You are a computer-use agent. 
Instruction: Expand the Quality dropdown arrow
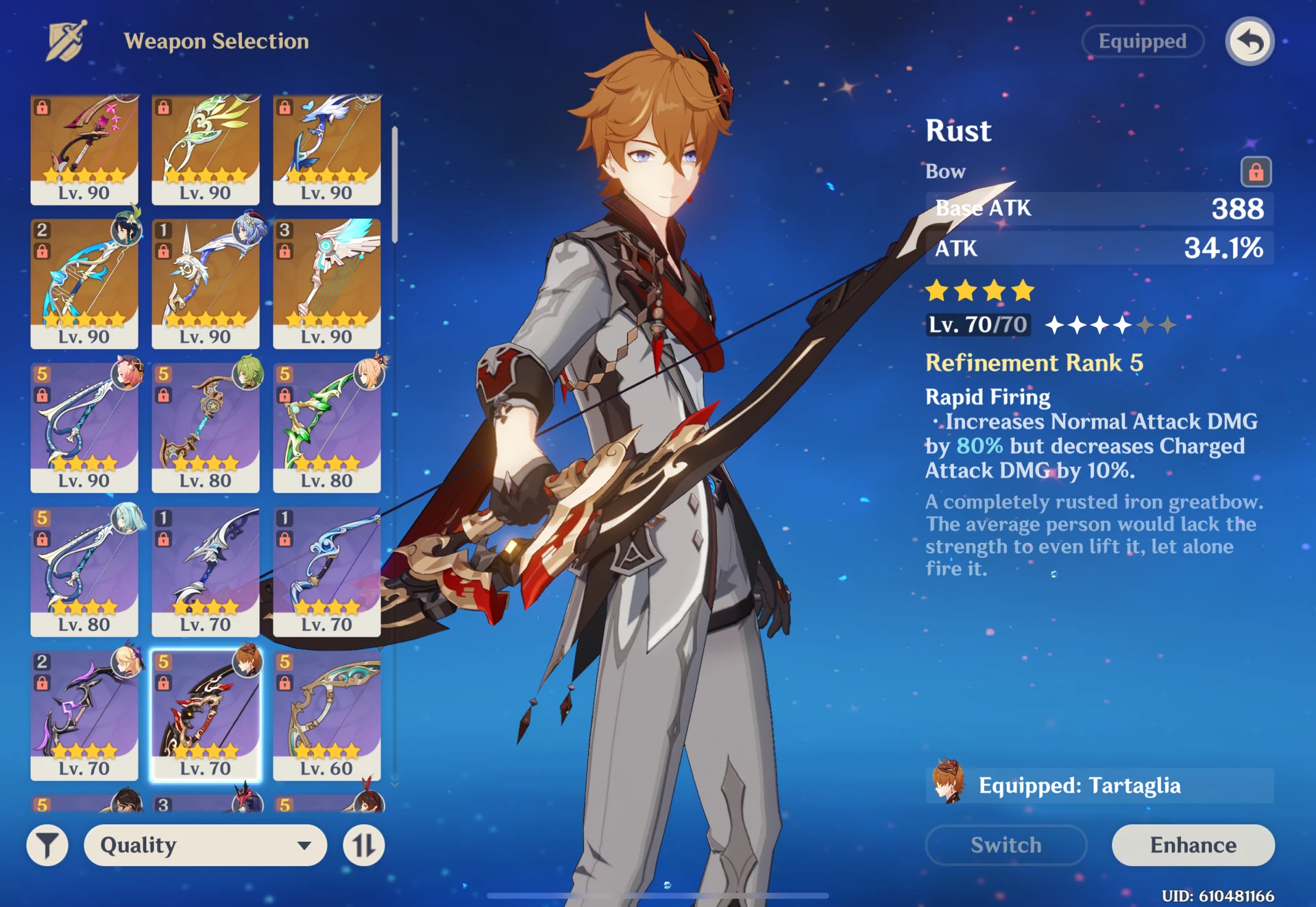306,845
